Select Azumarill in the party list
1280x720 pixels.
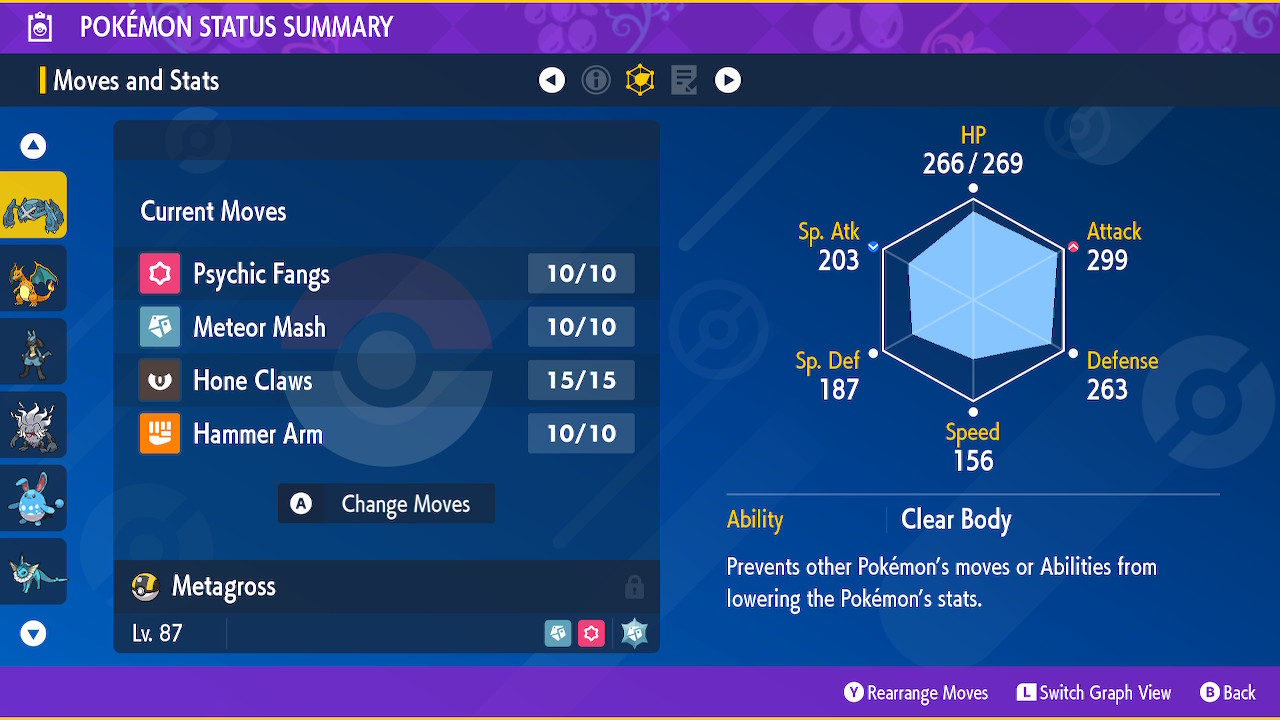(34, 498)
